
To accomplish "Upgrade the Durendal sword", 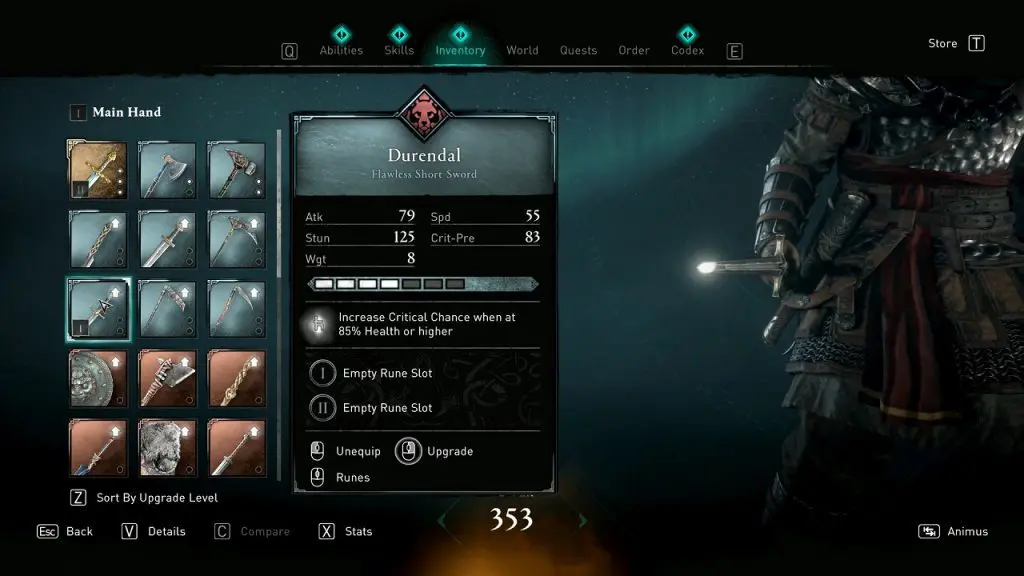I will (449, 451).
